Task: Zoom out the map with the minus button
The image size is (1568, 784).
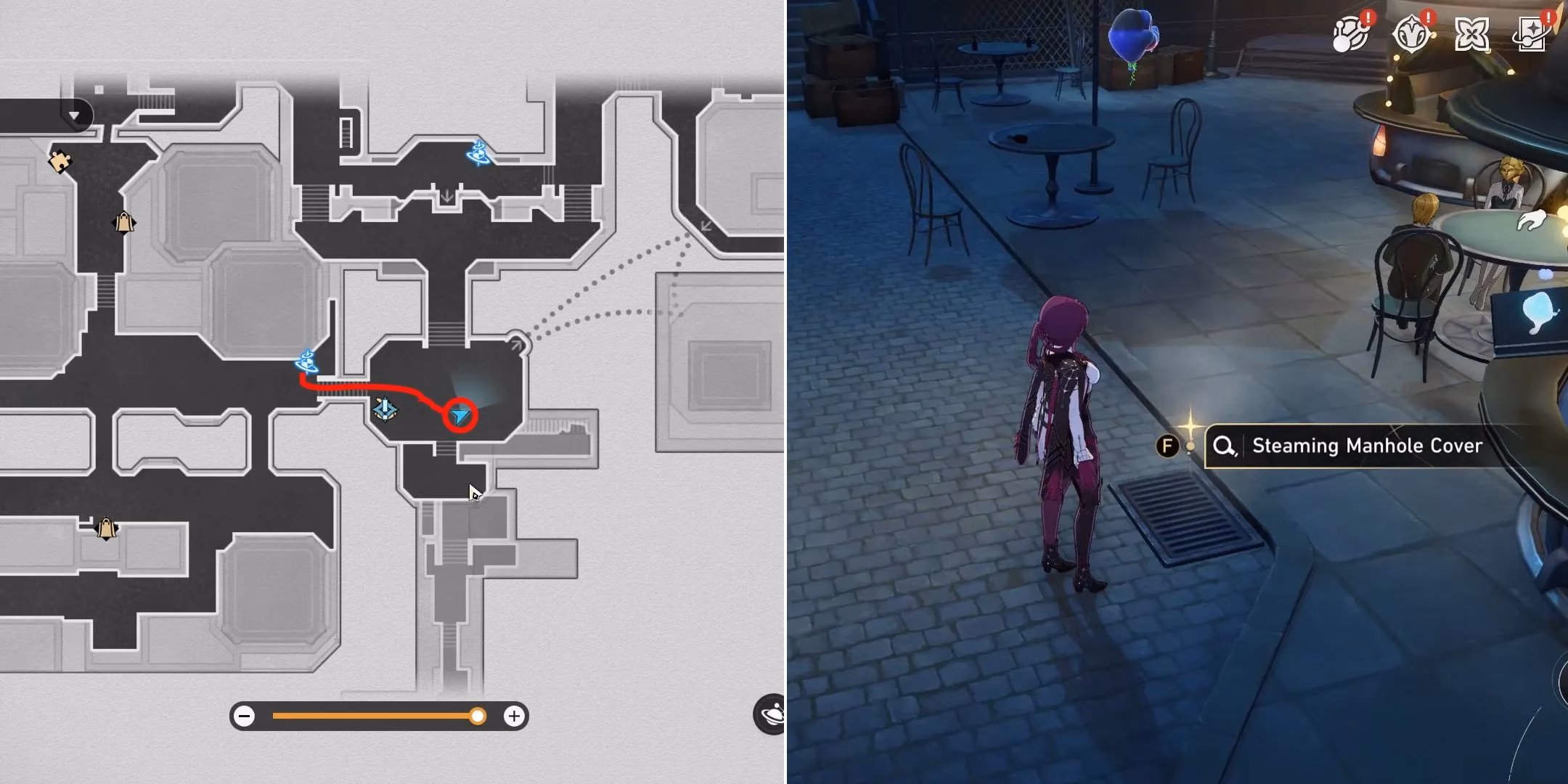Action: point(245,715)
